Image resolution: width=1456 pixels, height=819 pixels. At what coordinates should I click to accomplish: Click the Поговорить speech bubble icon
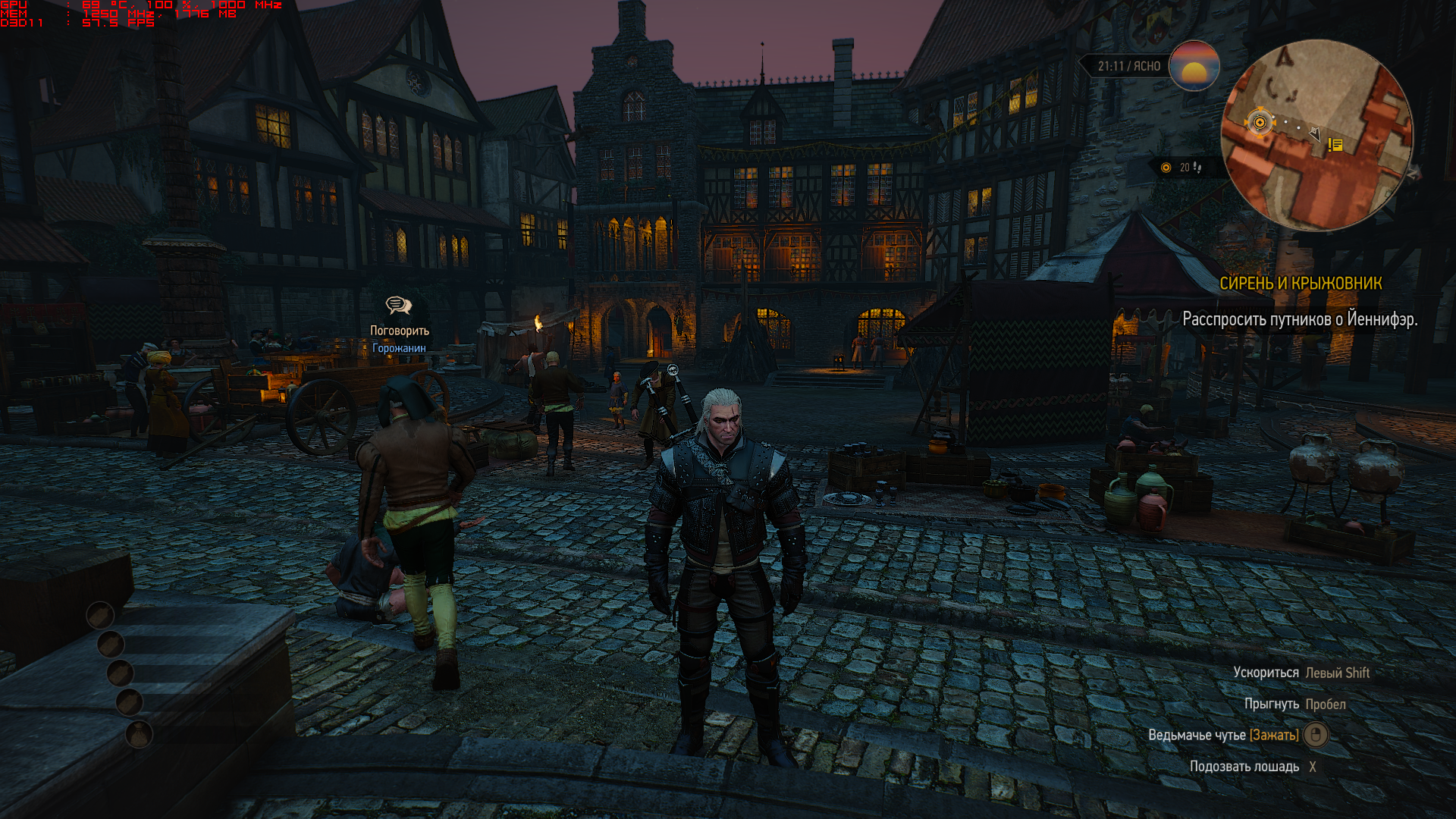tap(398, 306)
